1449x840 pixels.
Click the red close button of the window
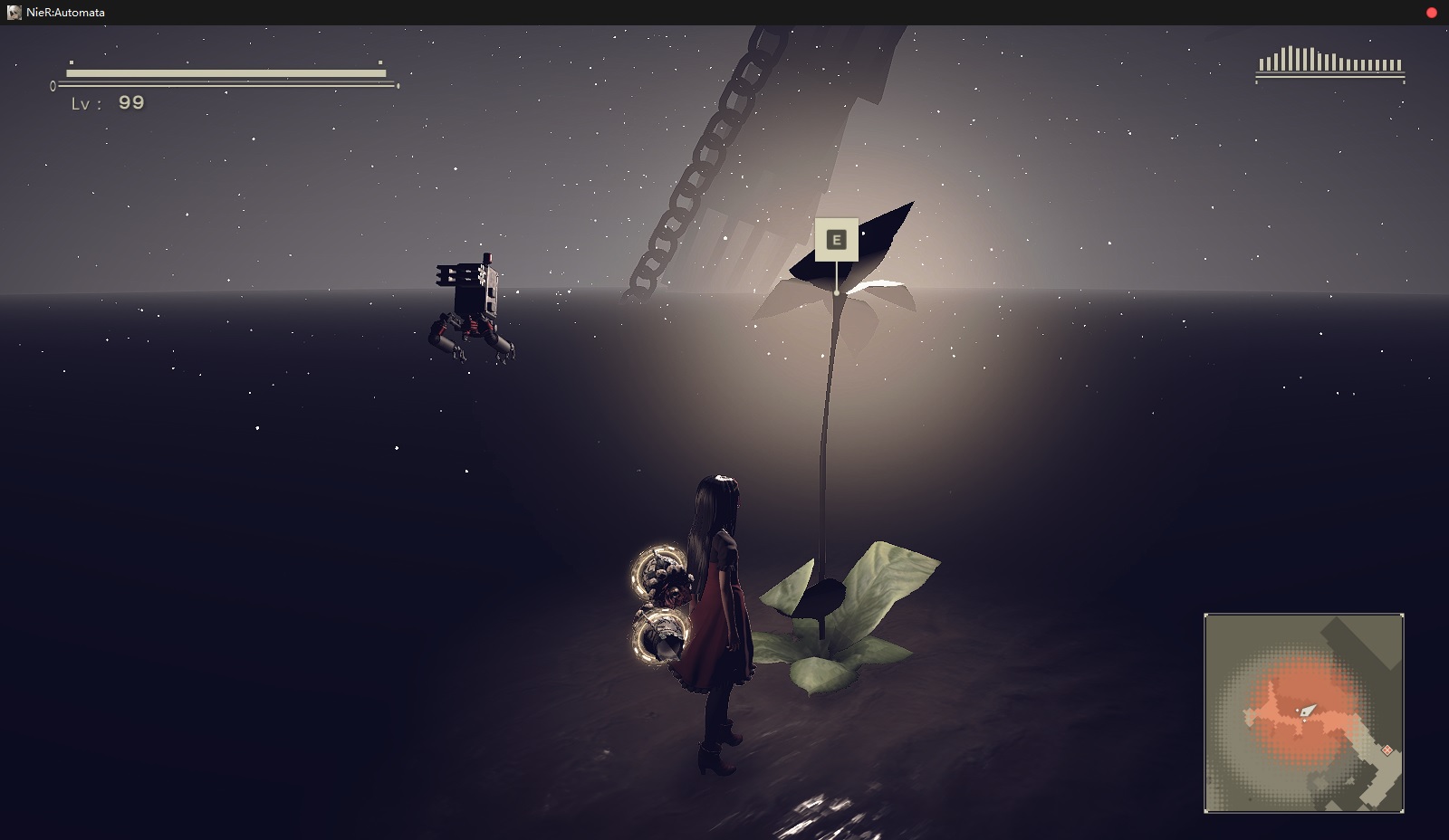pyautogui.click(x=1431, y=13)
